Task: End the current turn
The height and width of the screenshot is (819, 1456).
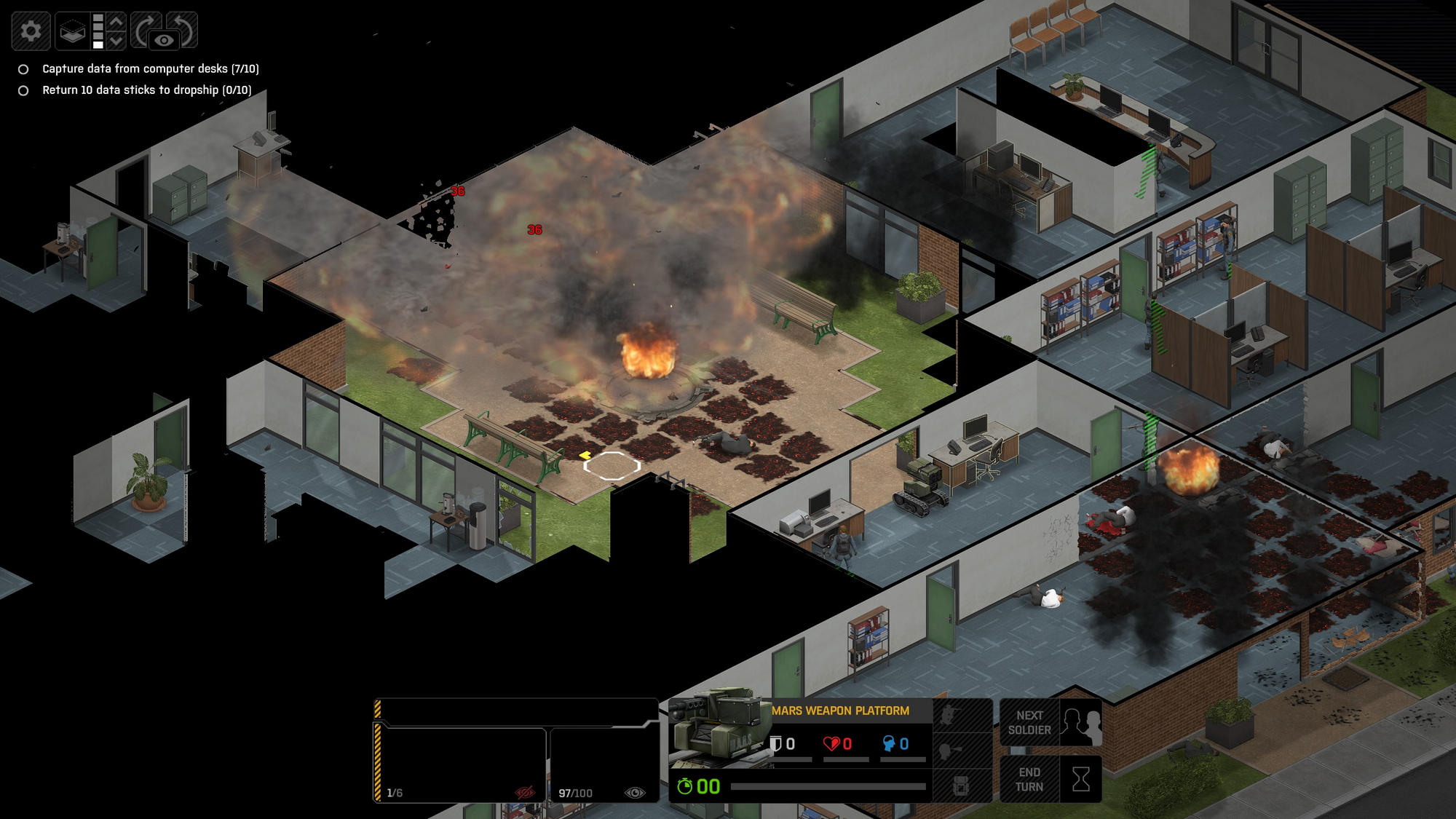Action: pos(1051,780)
